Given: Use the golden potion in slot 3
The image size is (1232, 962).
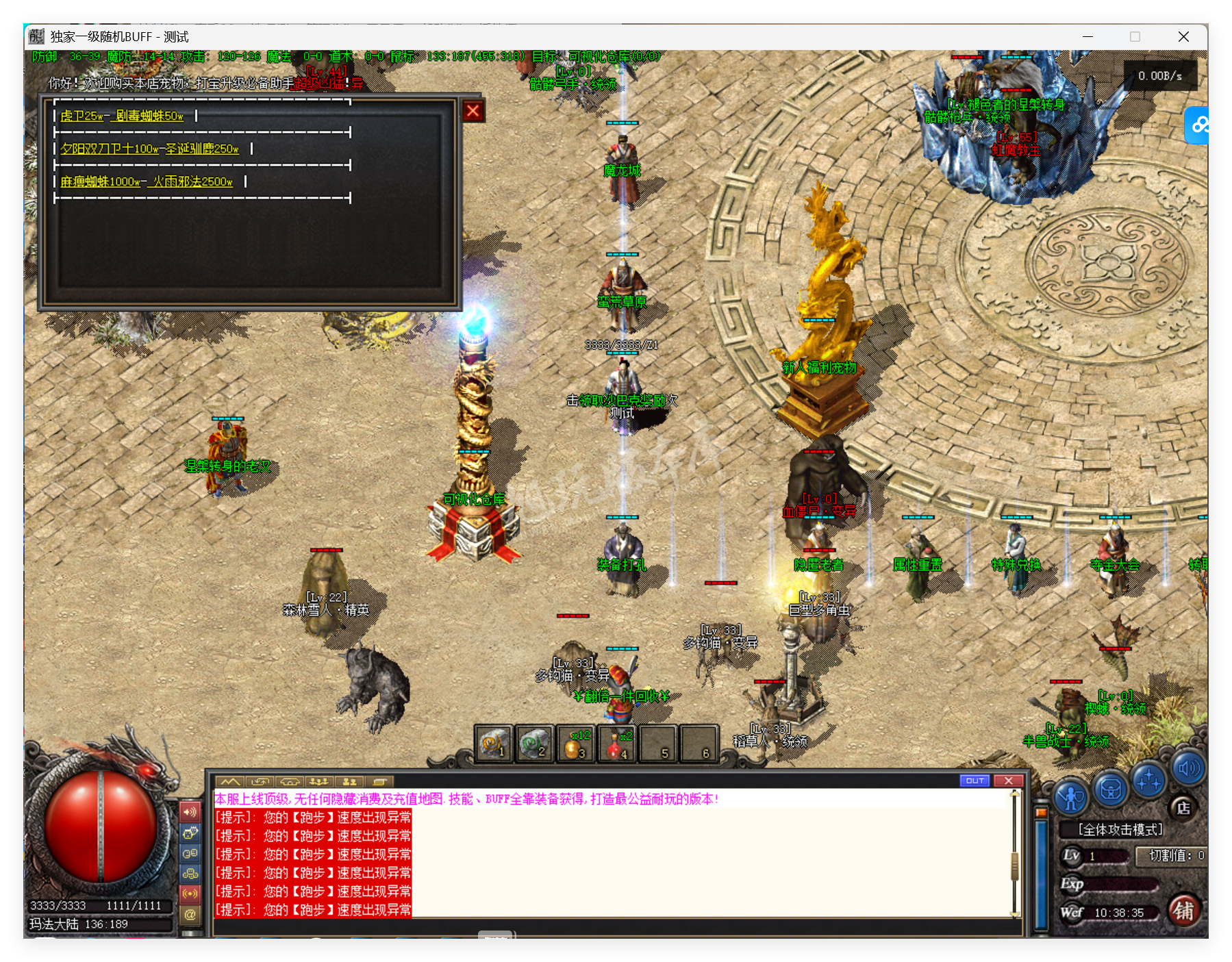Looking at the screenshot, I should pos(575,744).
